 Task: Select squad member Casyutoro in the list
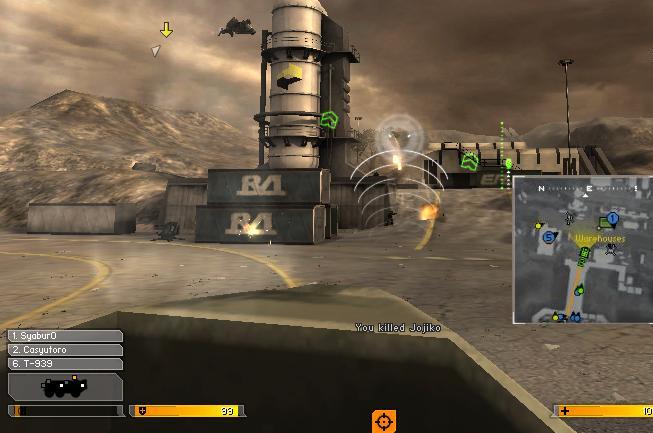click(65, 350)
